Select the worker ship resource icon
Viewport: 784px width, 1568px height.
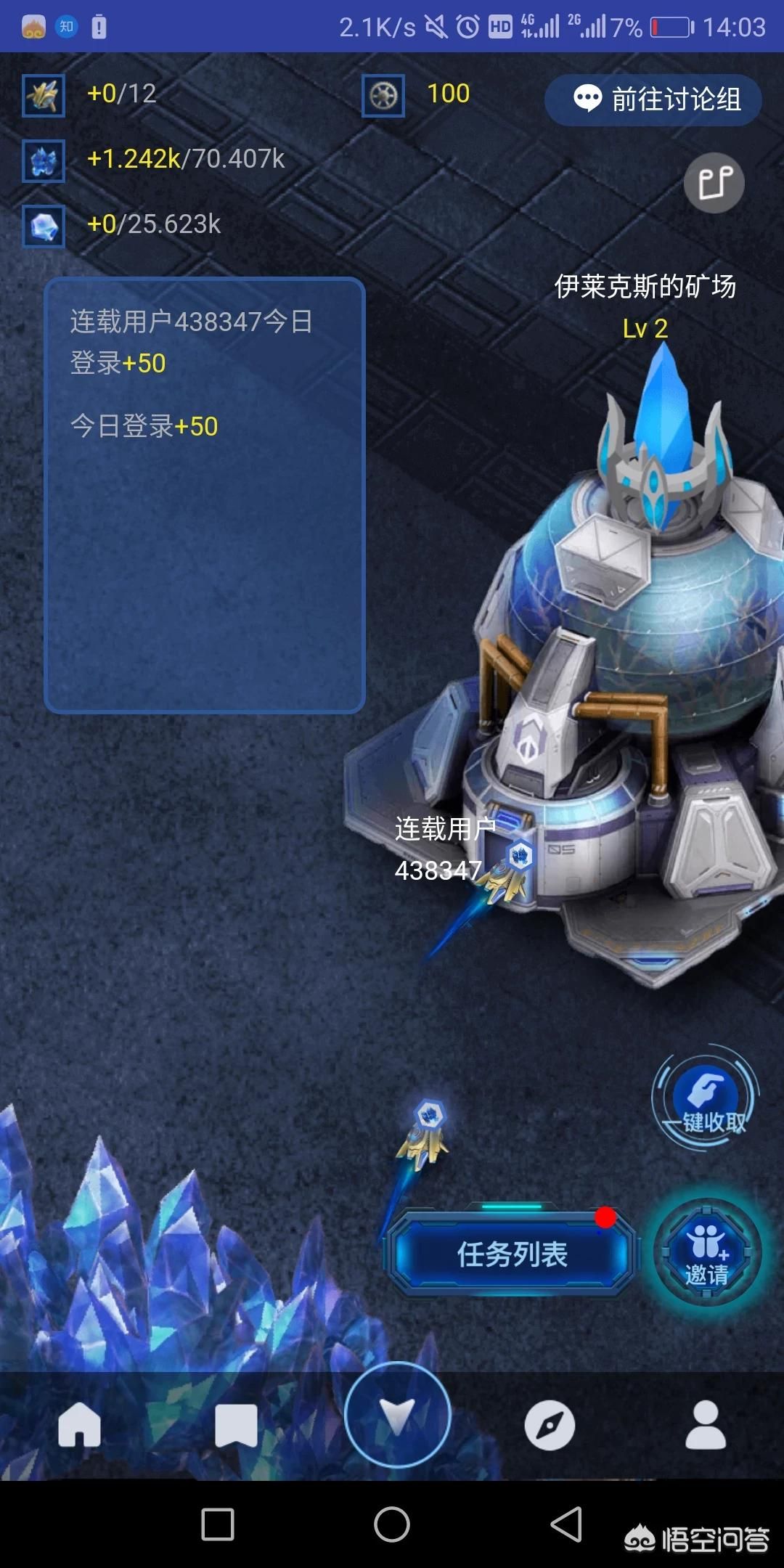[x=44, y=95]
